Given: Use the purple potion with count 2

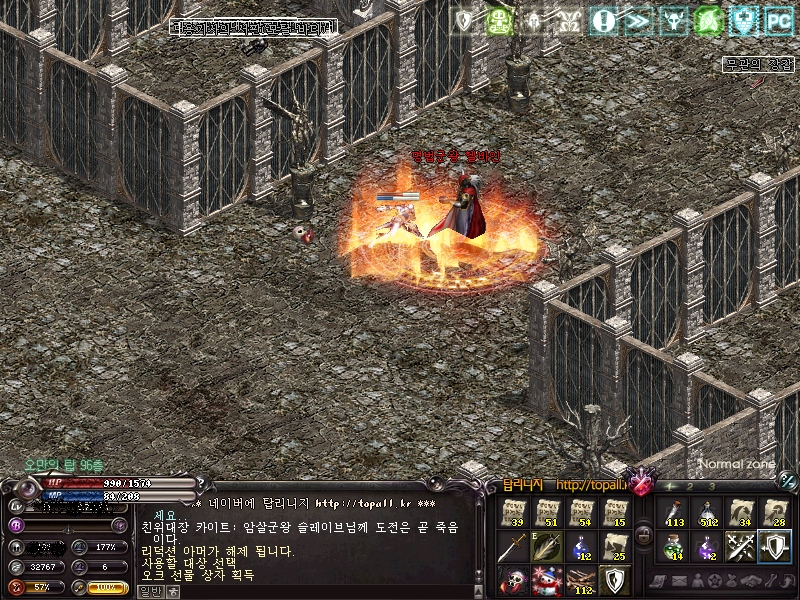Looking at the screenshot, I should click(706, 546).
